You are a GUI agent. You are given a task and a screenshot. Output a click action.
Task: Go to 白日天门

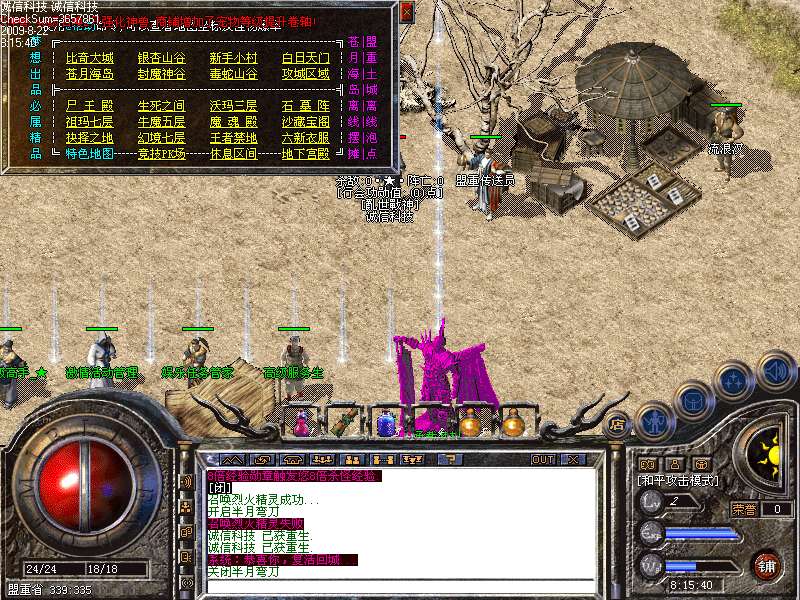(x=306, y=58)
